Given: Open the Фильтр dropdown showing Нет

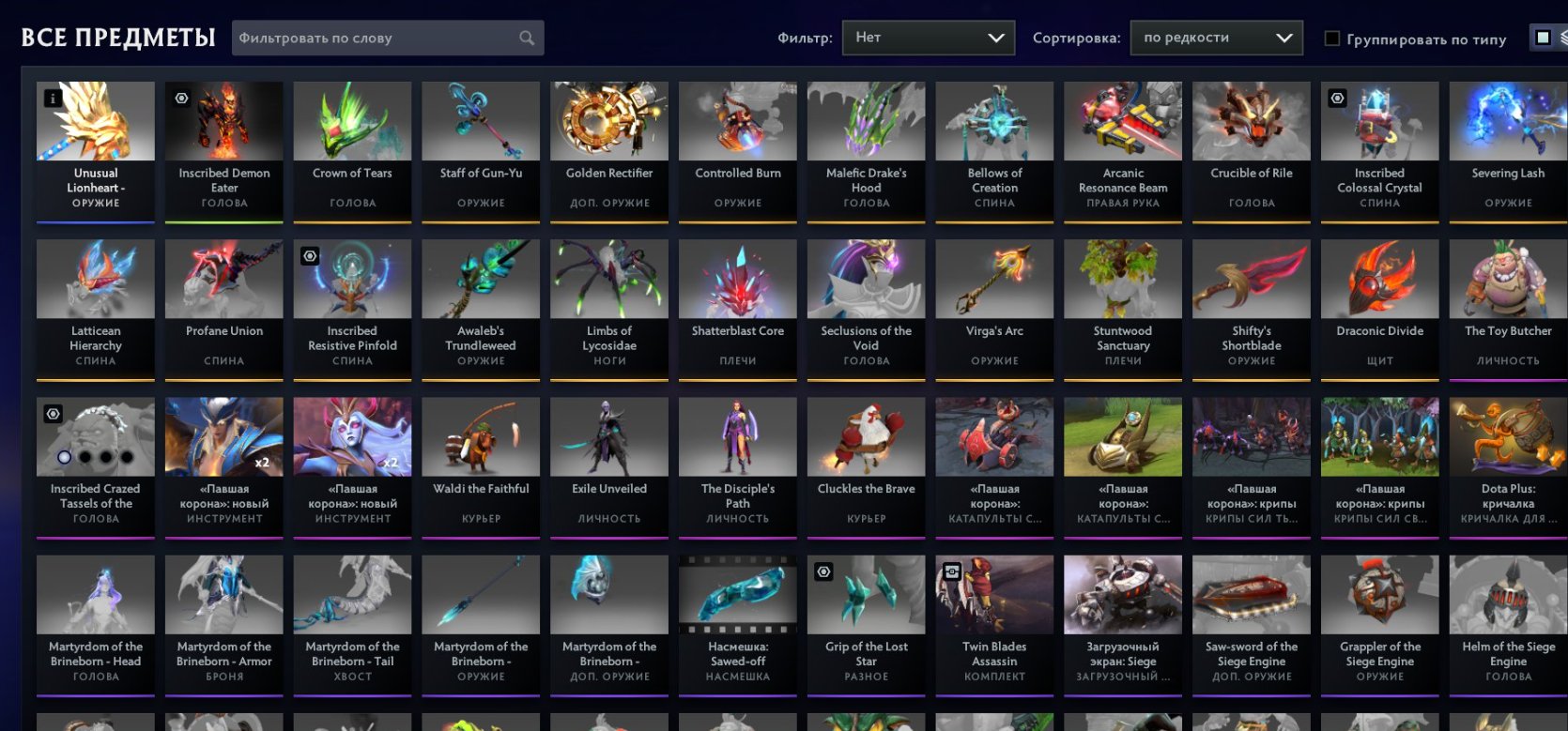Looking at the screenshot, I should [928, 38].
